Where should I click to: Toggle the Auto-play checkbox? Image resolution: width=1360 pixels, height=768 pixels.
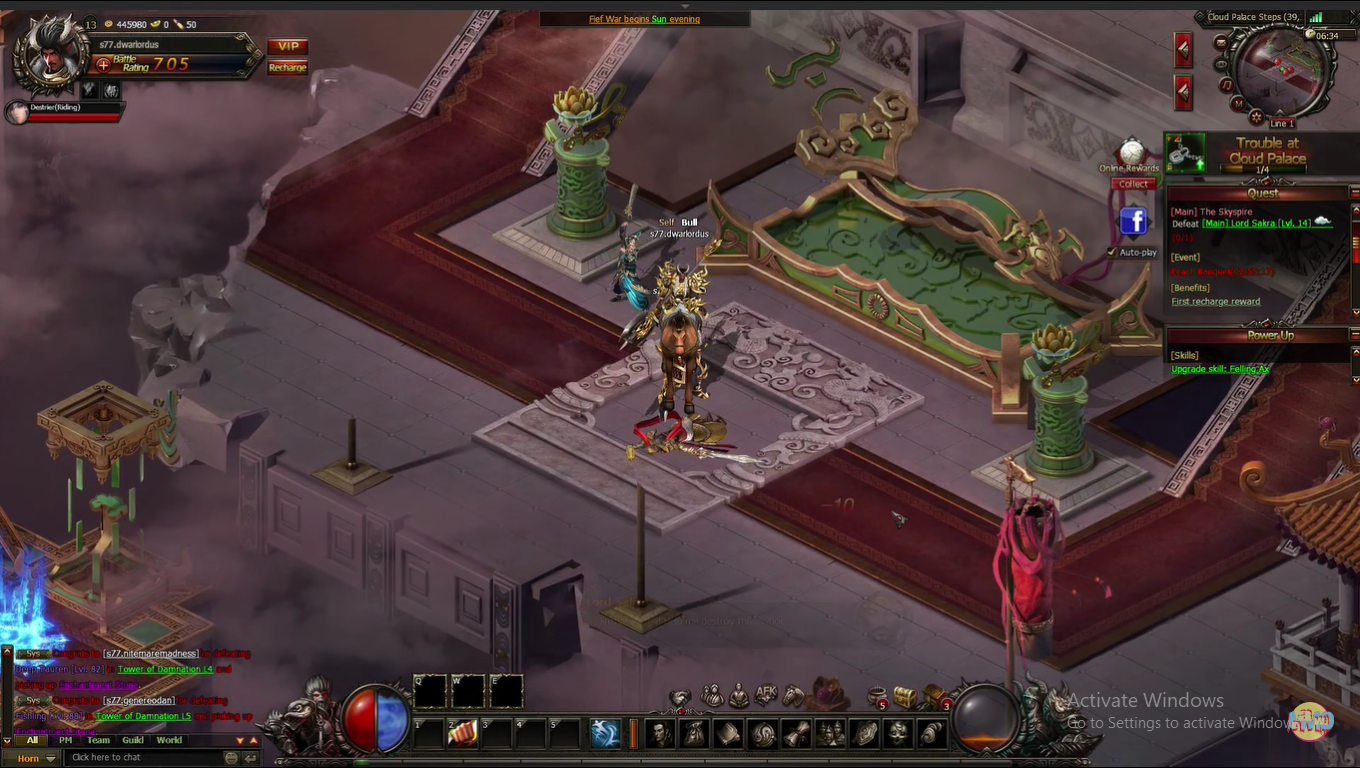point(1111,252)
